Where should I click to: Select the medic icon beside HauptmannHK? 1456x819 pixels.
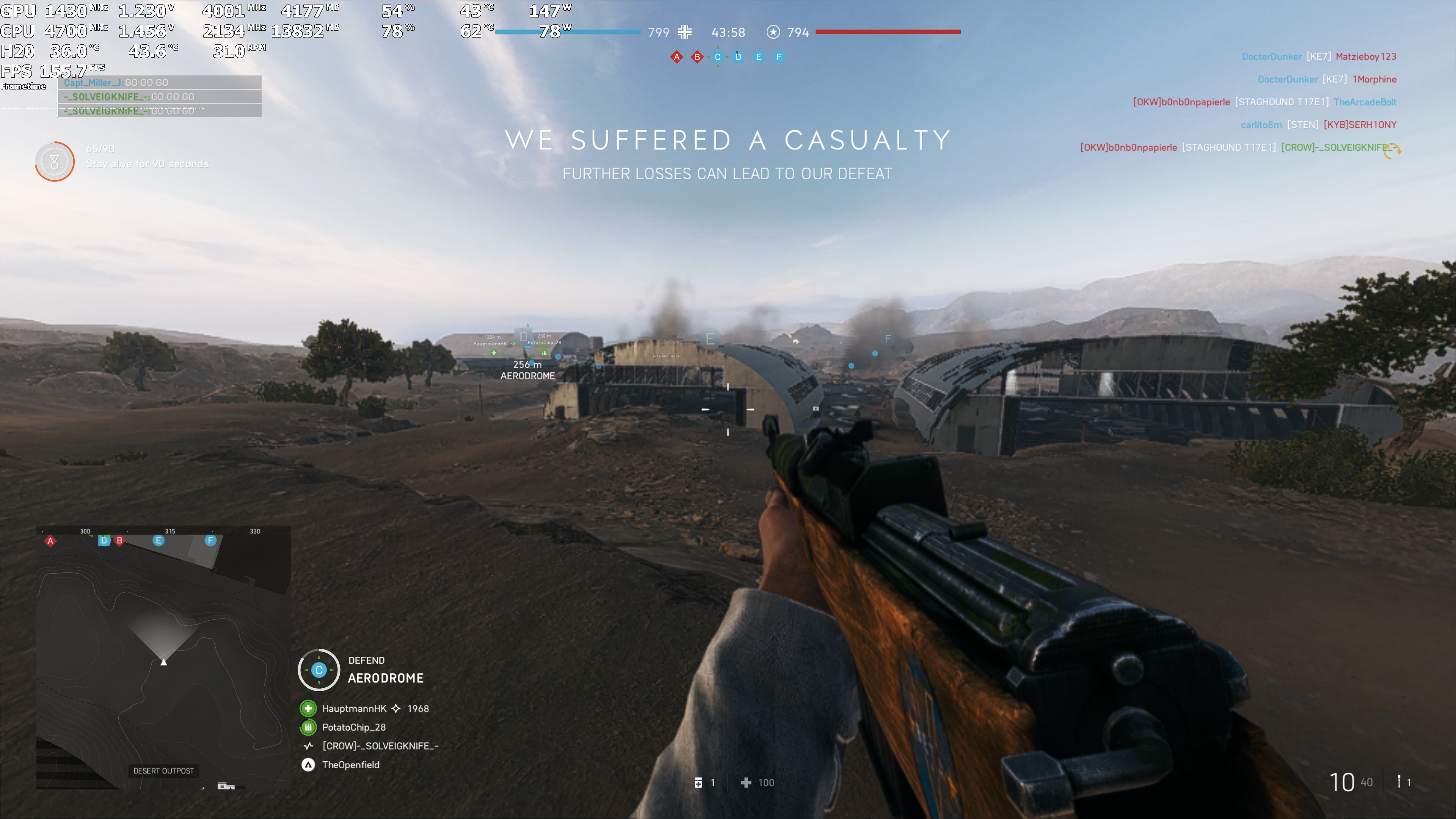coord(308,708)
